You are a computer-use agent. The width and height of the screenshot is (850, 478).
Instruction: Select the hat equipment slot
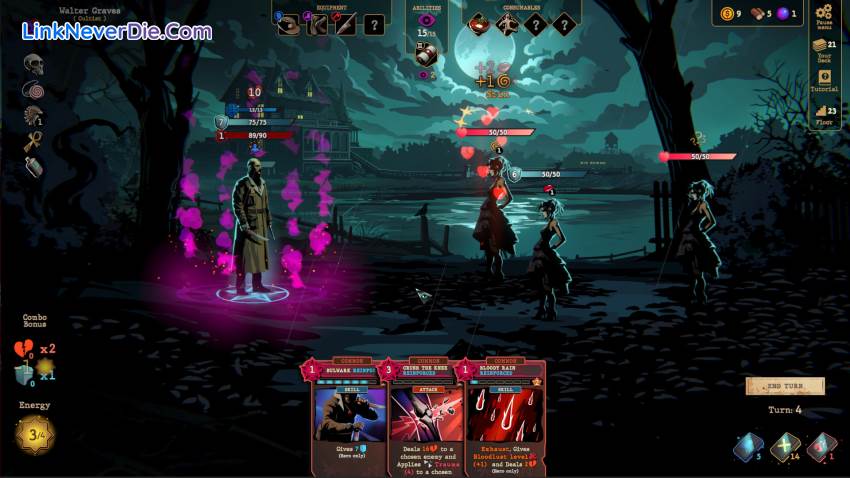(x=289, y=25)
